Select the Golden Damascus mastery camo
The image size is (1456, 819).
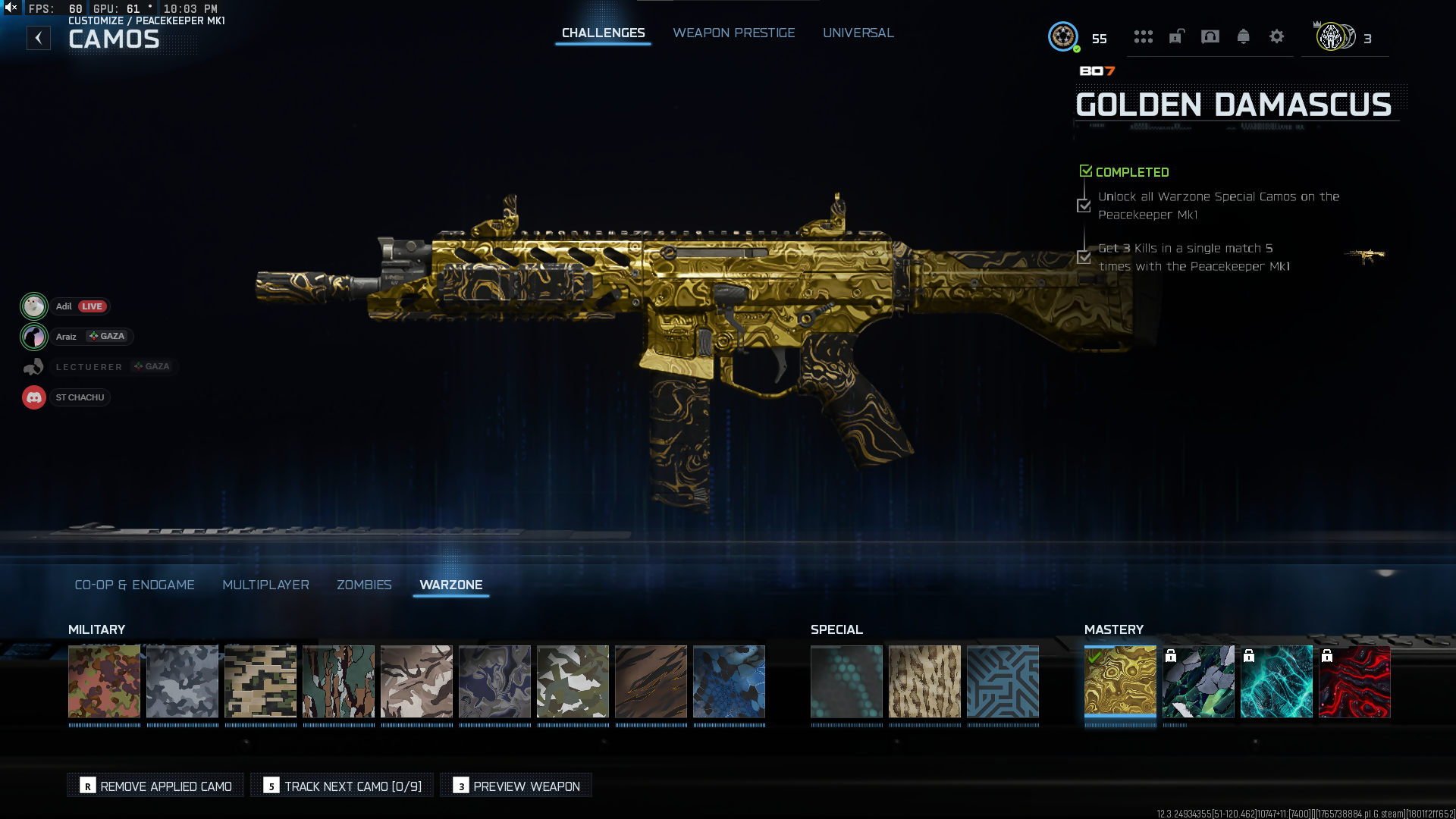[1120, 681]
